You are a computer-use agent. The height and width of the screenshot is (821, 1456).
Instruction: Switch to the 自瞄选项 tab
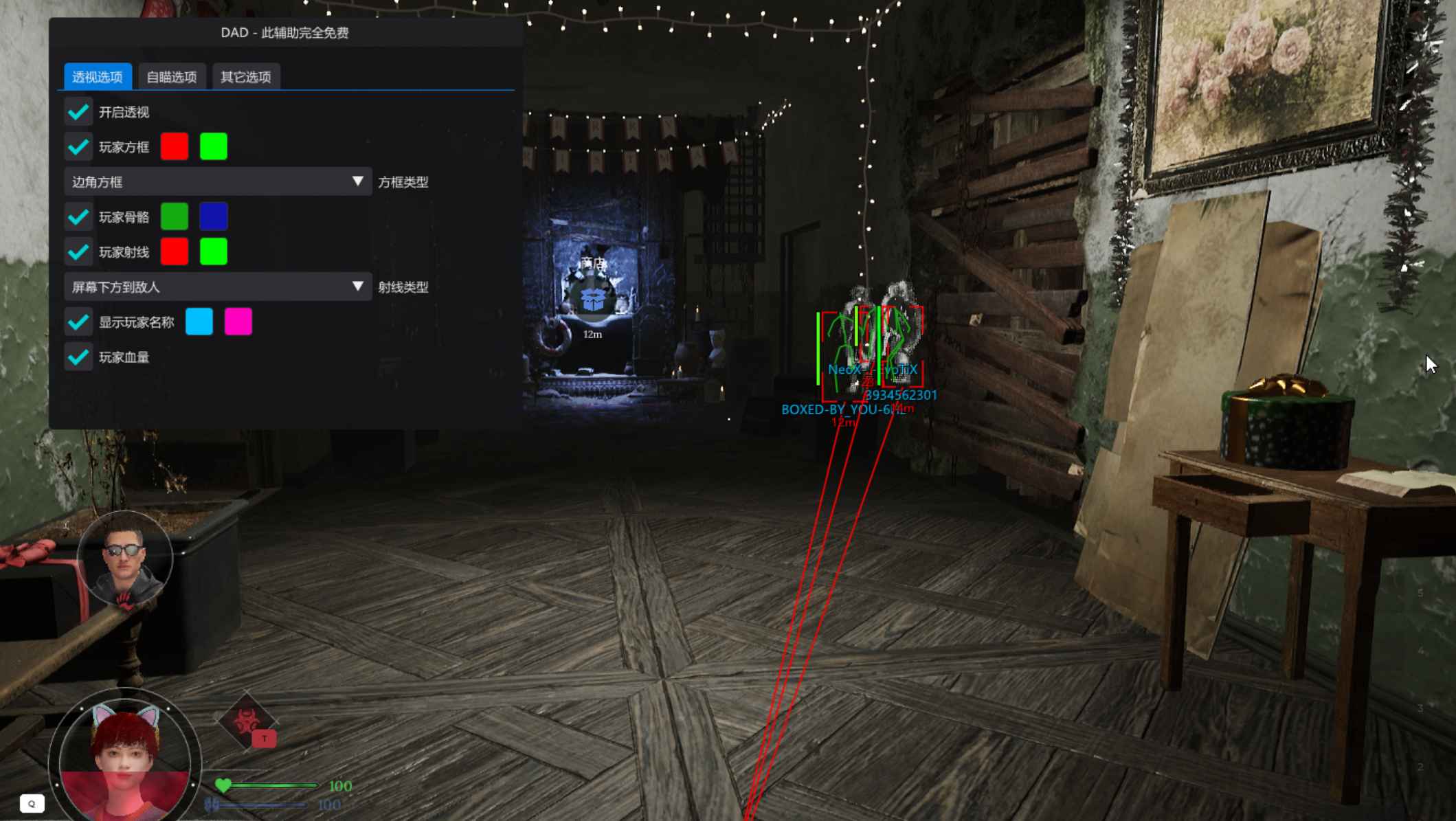tap(172, 77)
